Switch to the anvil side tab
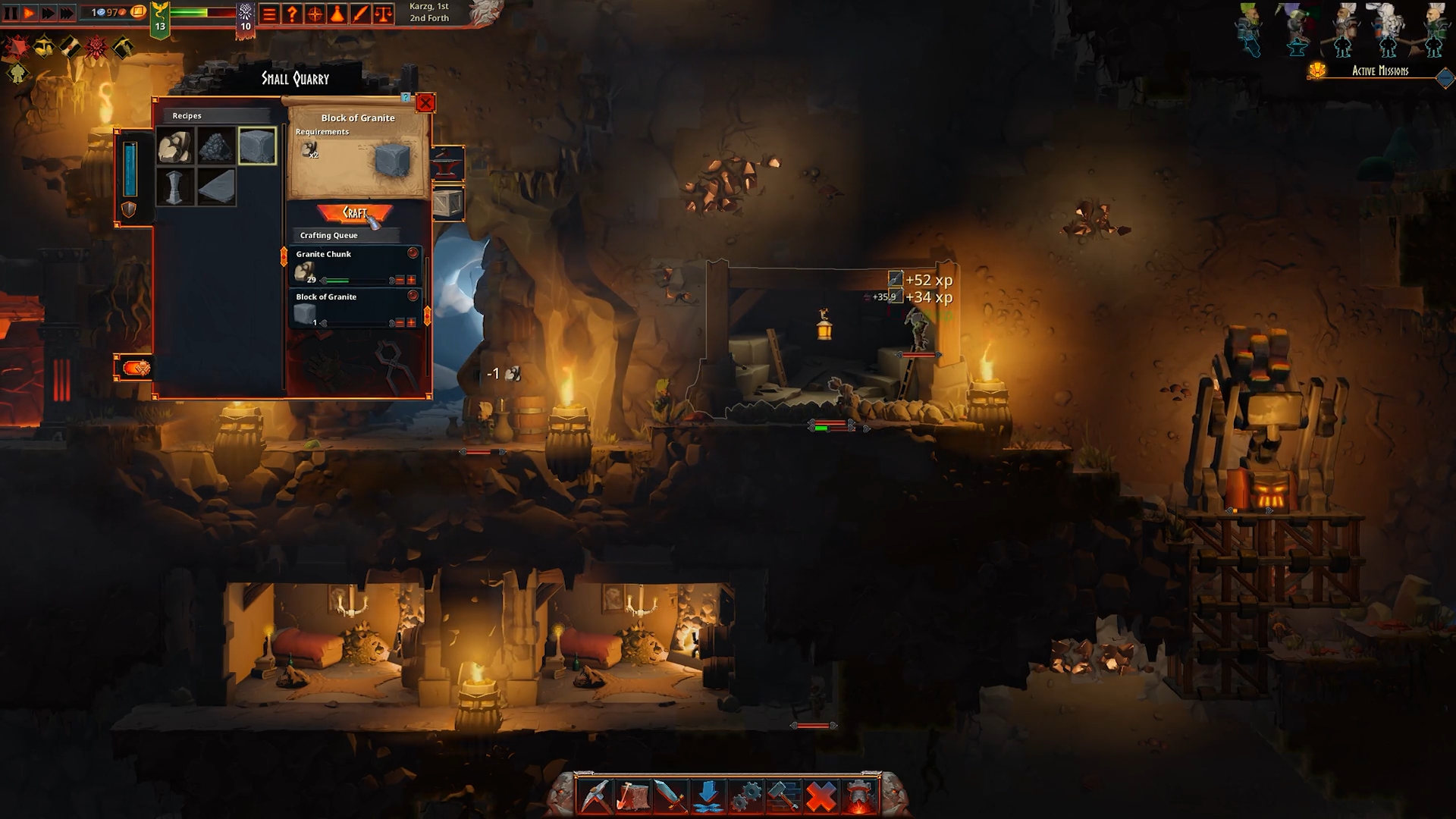Viewport: 1456px width, 819px height. [447, 162]
